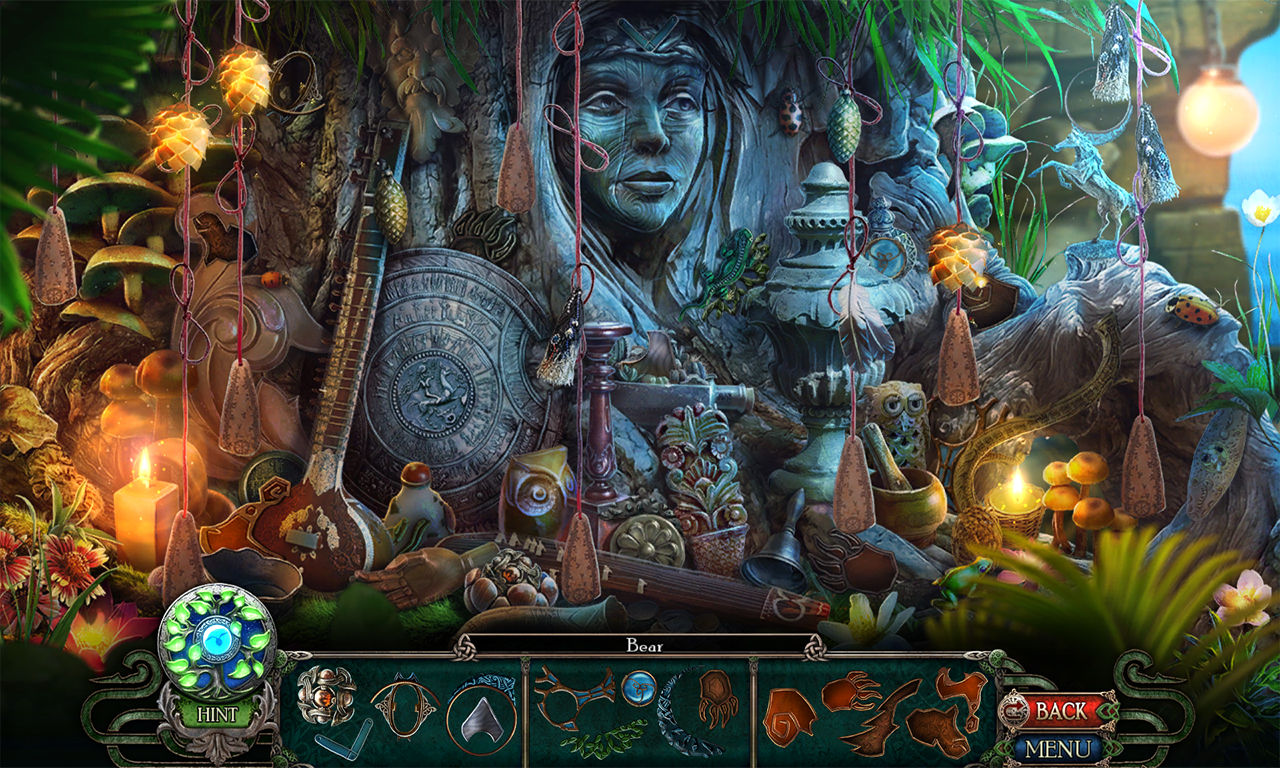Select the leafy sprig silhouette in the tray
This screenshot has height=768, width=1280.
coord(602,743)
